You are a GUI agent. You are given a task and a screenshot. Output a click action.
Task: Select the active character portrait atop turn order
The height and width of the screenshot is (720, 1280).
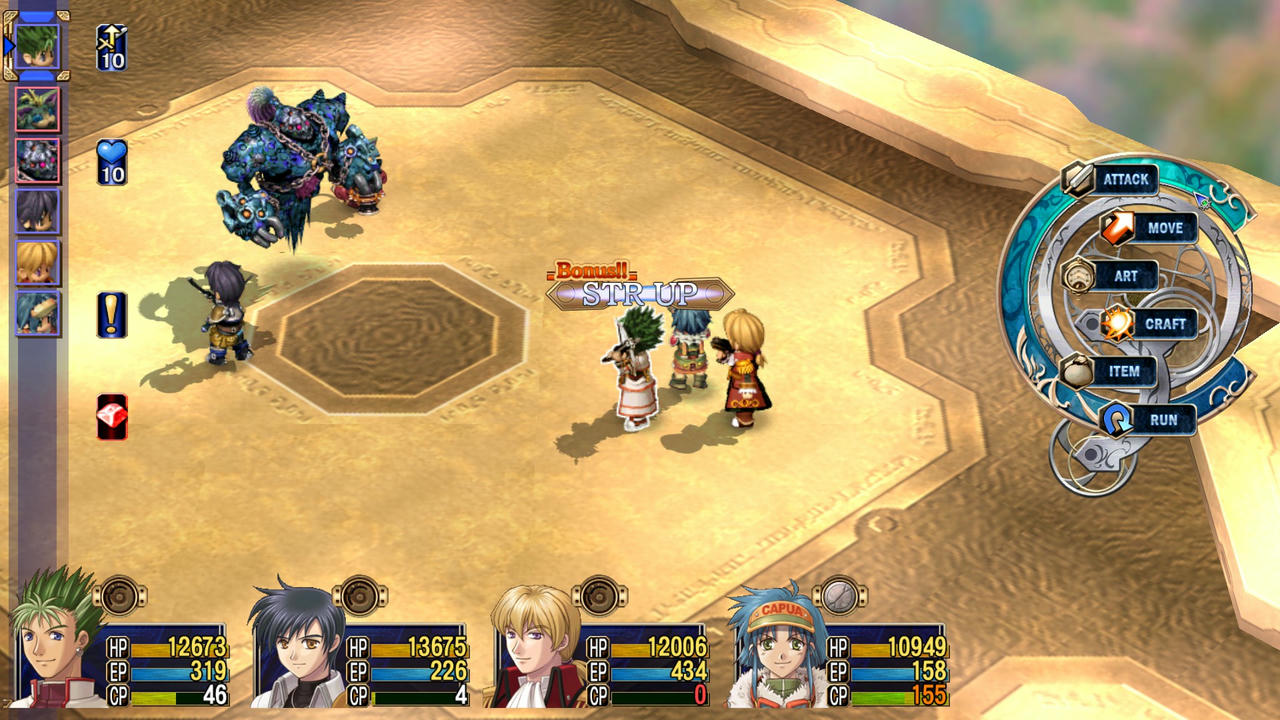coord(37,45)
